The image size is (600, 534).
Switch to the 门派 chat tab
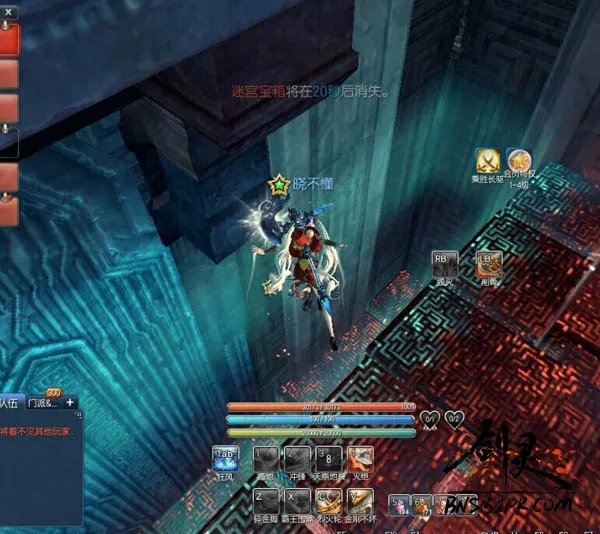[44, 402]
